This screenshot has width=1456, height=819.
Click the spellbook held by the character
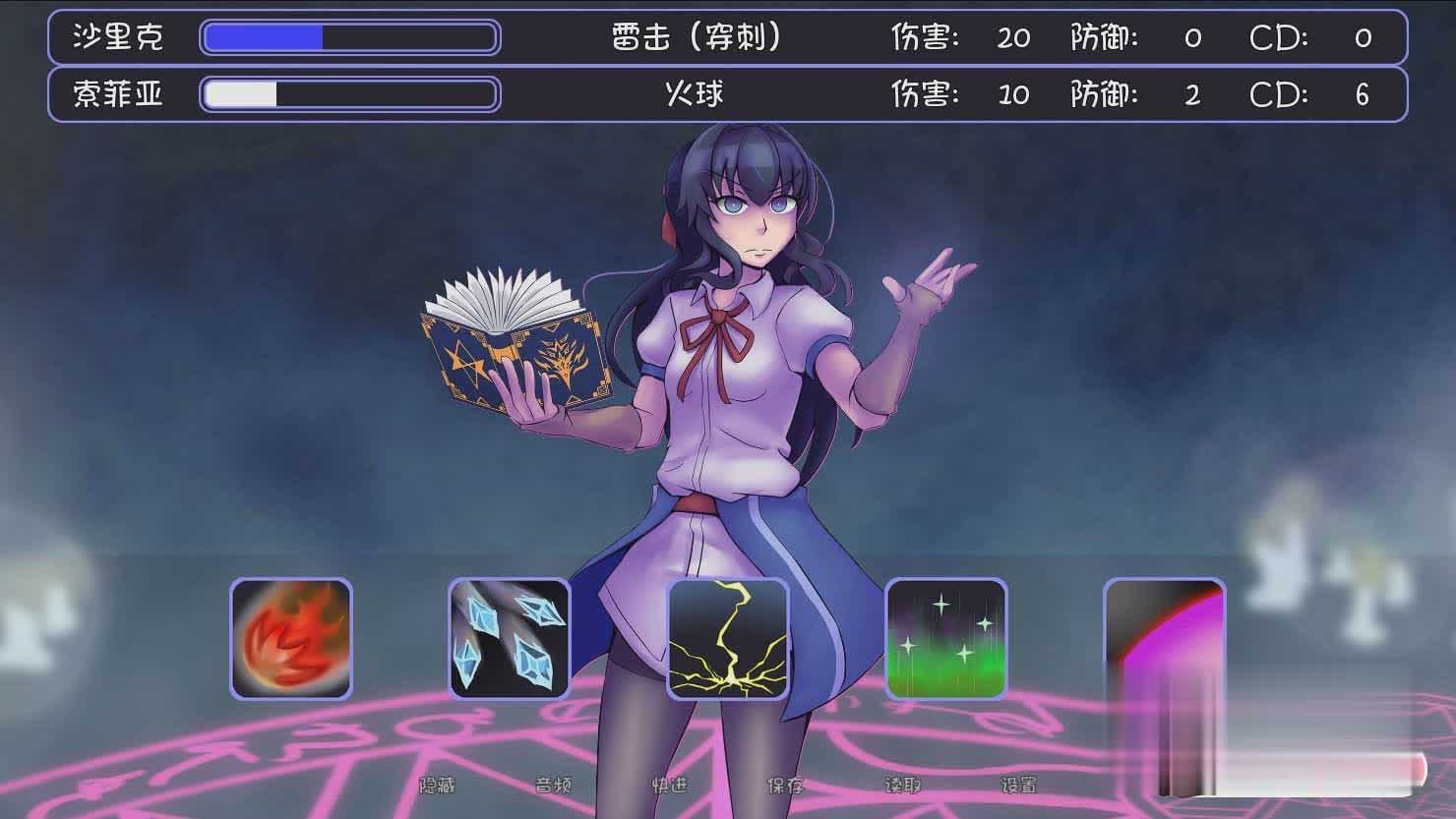pyautogui.click(x=512, y=339)
